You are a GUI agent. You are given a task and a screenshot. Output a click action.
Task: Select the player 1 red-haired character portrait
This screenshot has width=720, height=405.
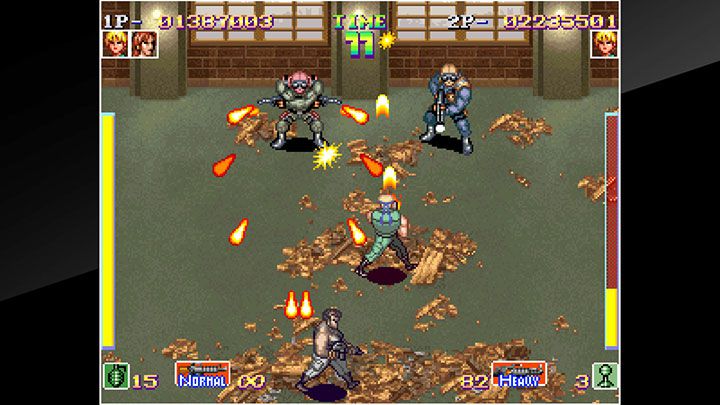[x=144, y=45]
